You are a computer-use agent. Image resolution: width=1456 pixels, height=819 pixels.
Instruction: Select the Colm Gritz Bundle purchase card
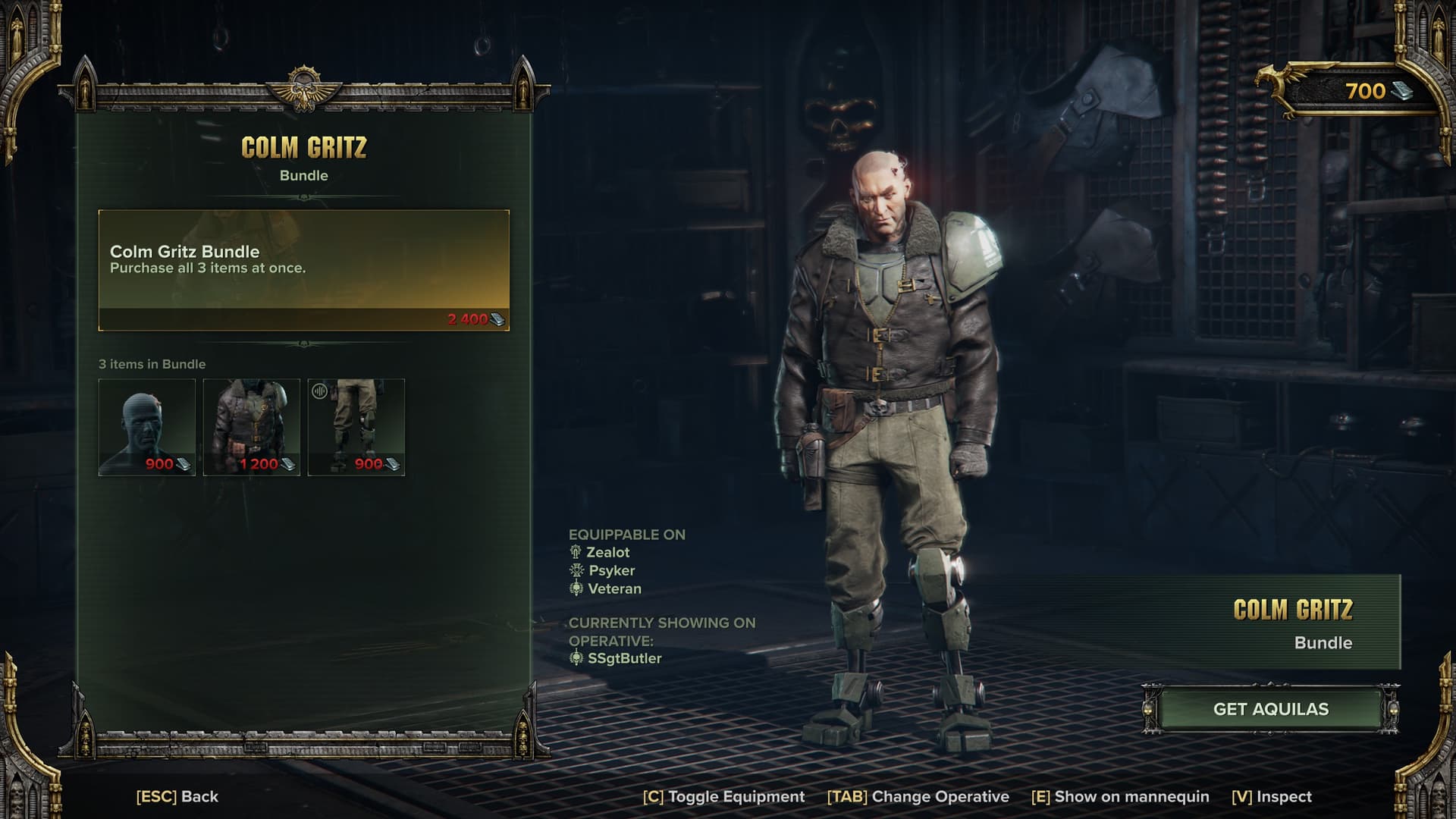[x=303, y=270]
